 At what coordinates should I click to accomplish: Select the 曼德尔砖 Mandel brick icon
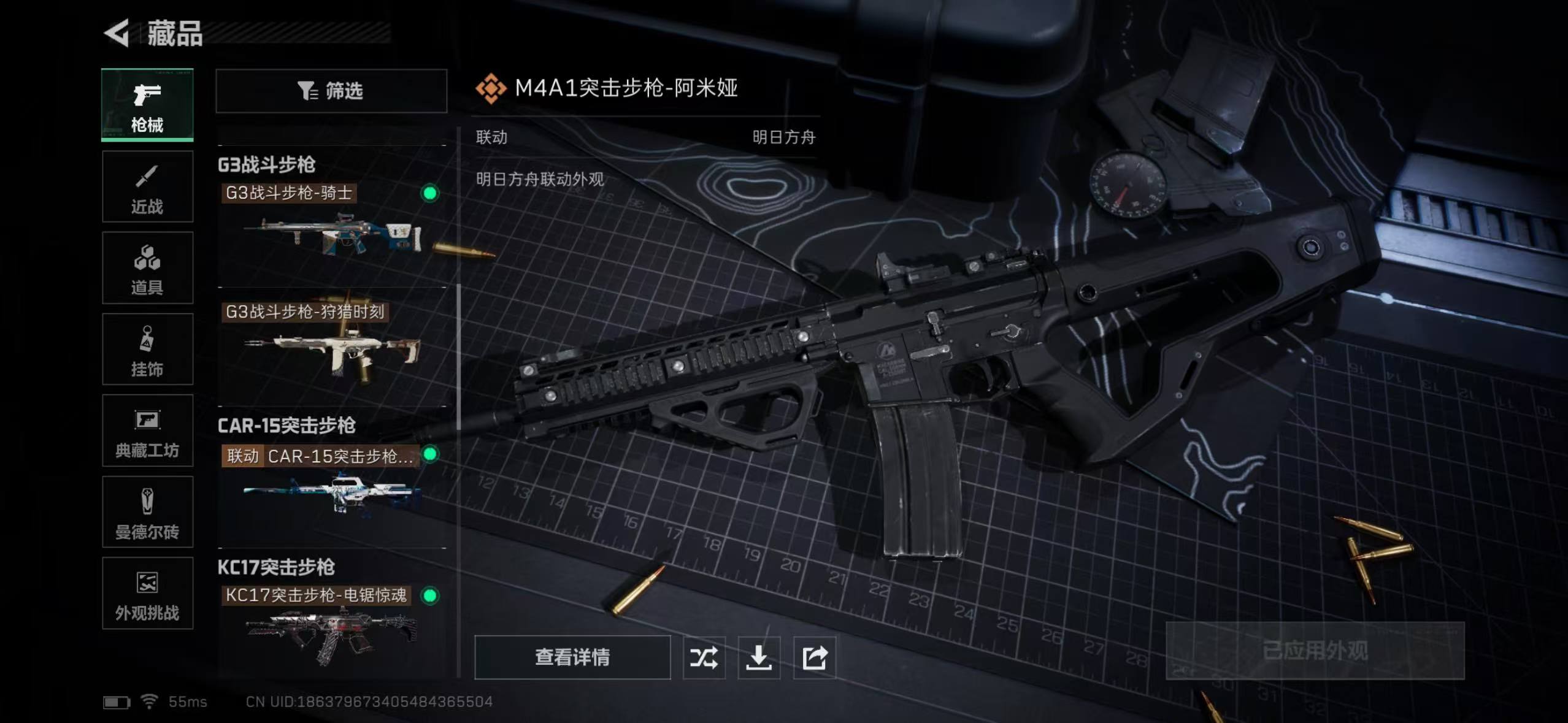click(x=147, y=513)
